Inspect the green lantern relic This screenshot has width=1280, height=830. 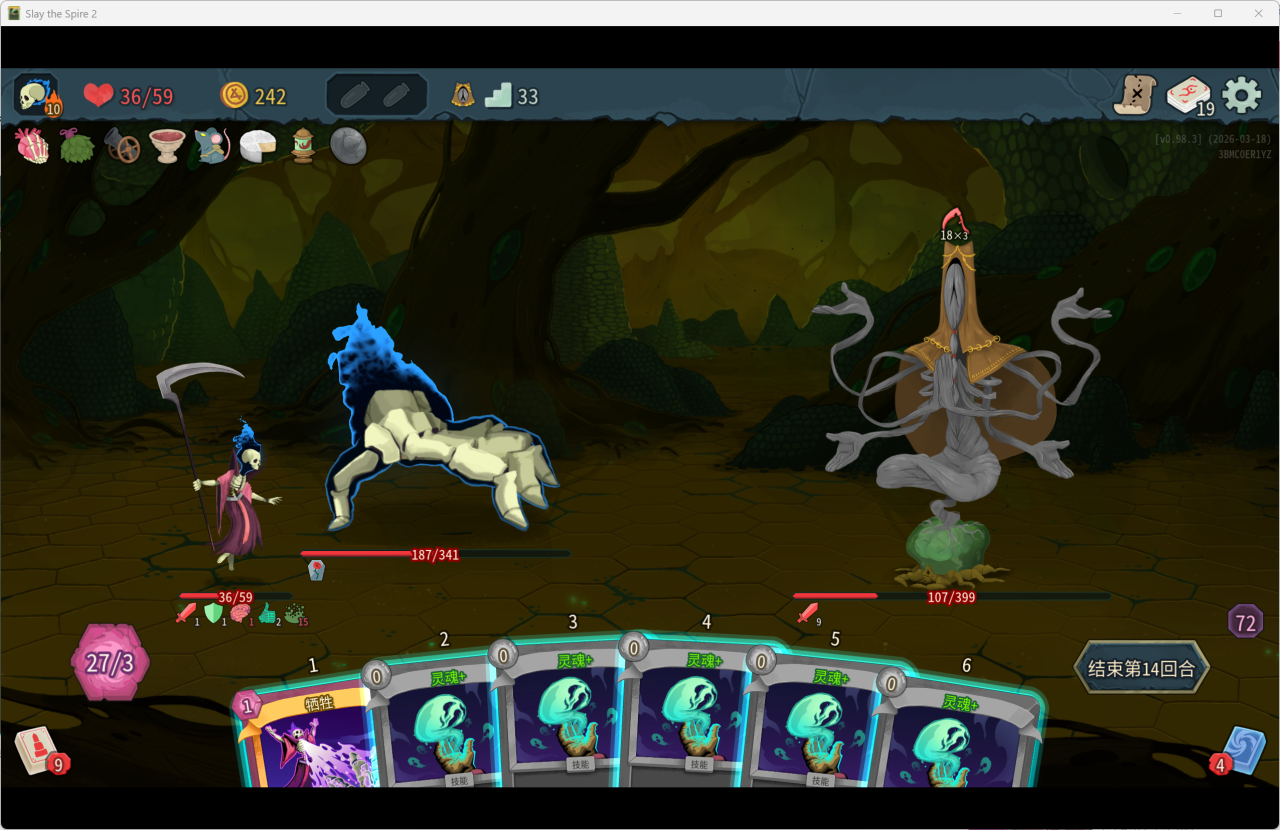pos(303,146)
